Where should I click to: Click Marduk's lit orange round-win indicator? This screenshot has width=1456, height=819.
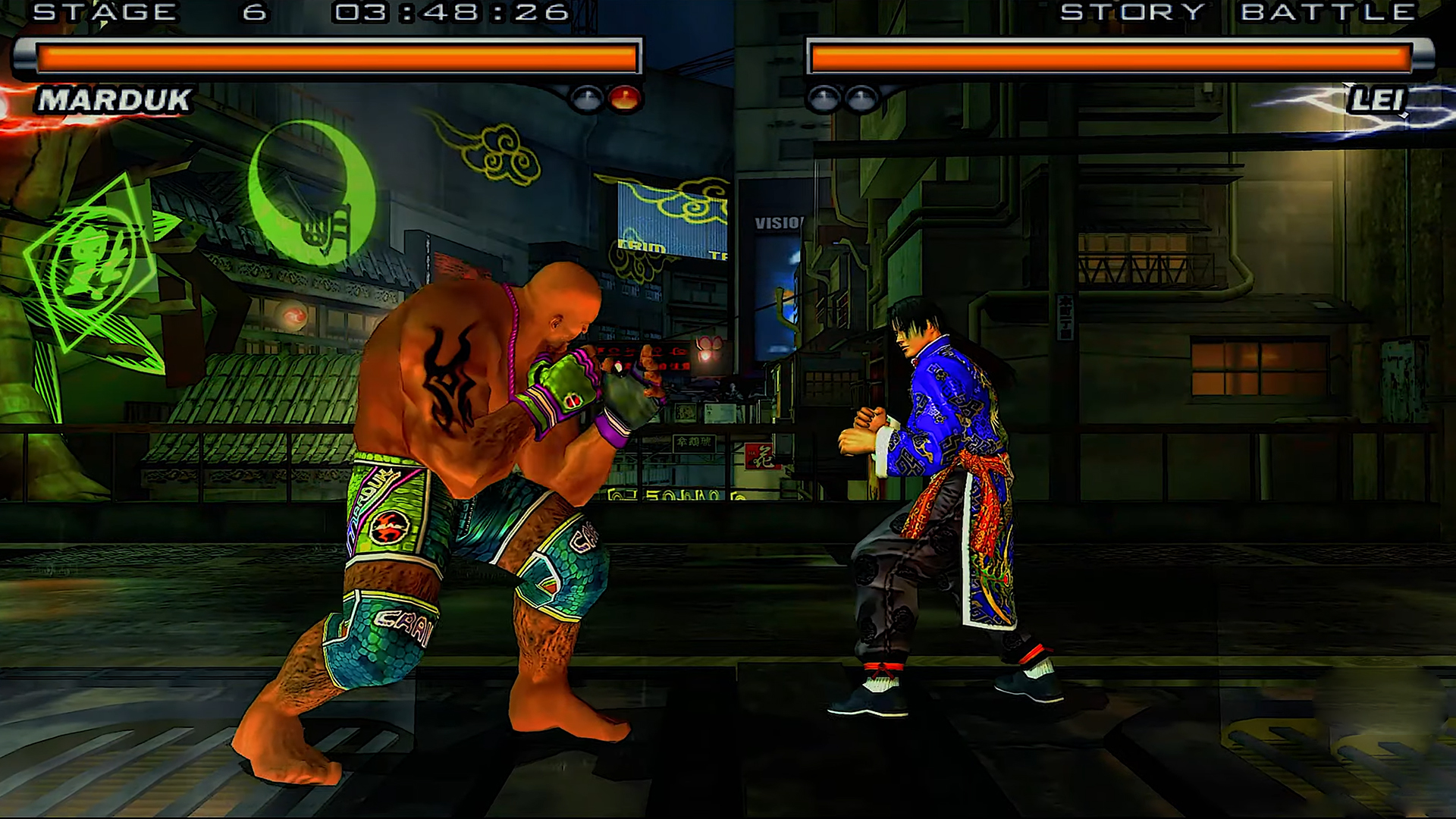(x=624, y=96)
